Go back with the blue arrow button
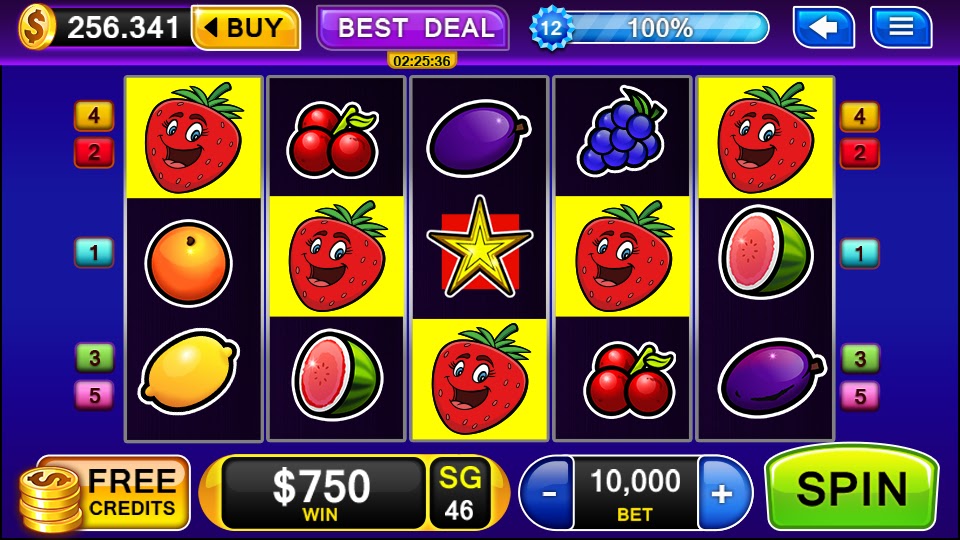960x540 pixels. [823, 27]
